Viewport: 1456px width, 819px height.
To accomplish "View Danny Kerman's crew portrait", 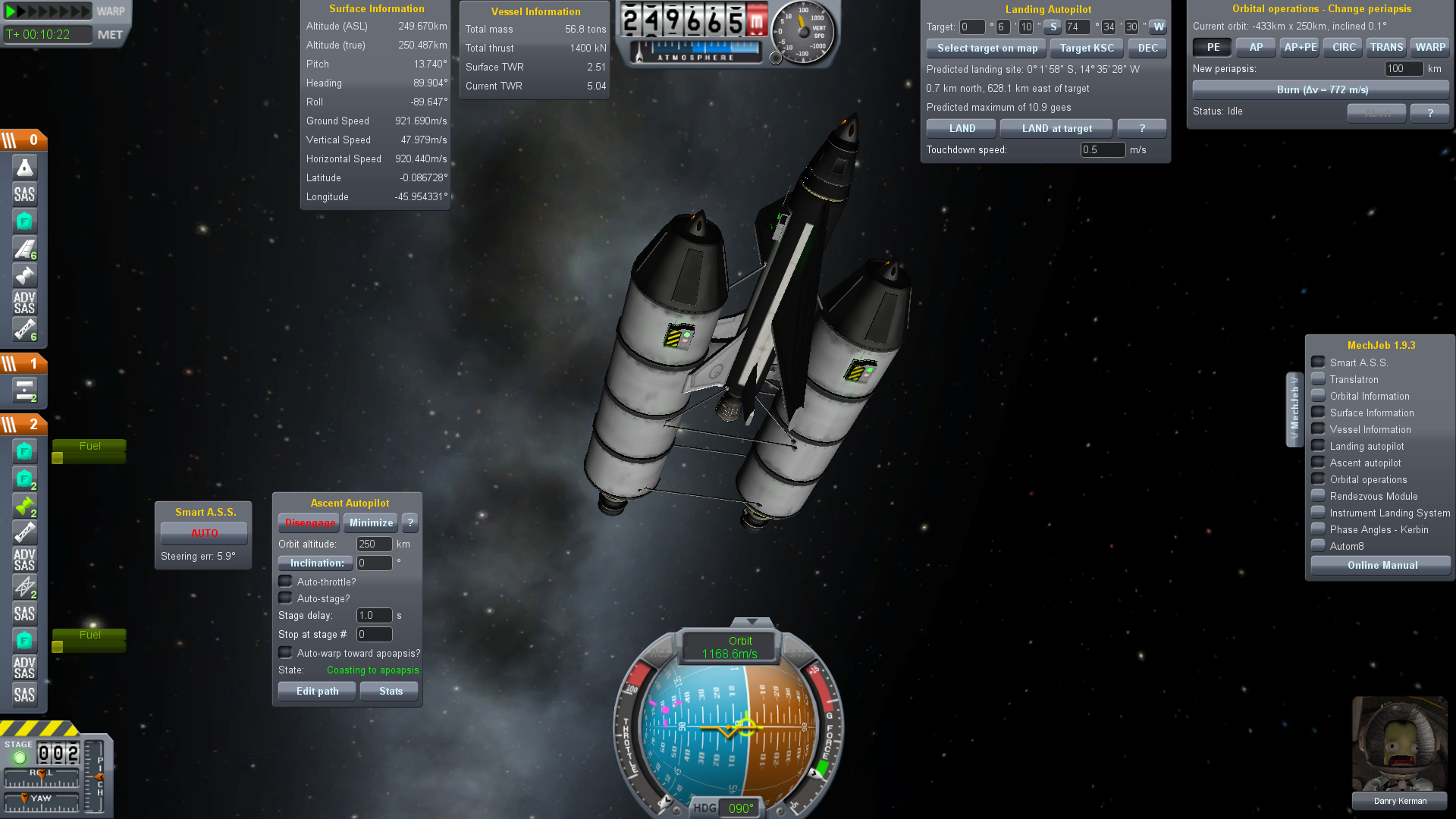I will [x=1399, y=744].
